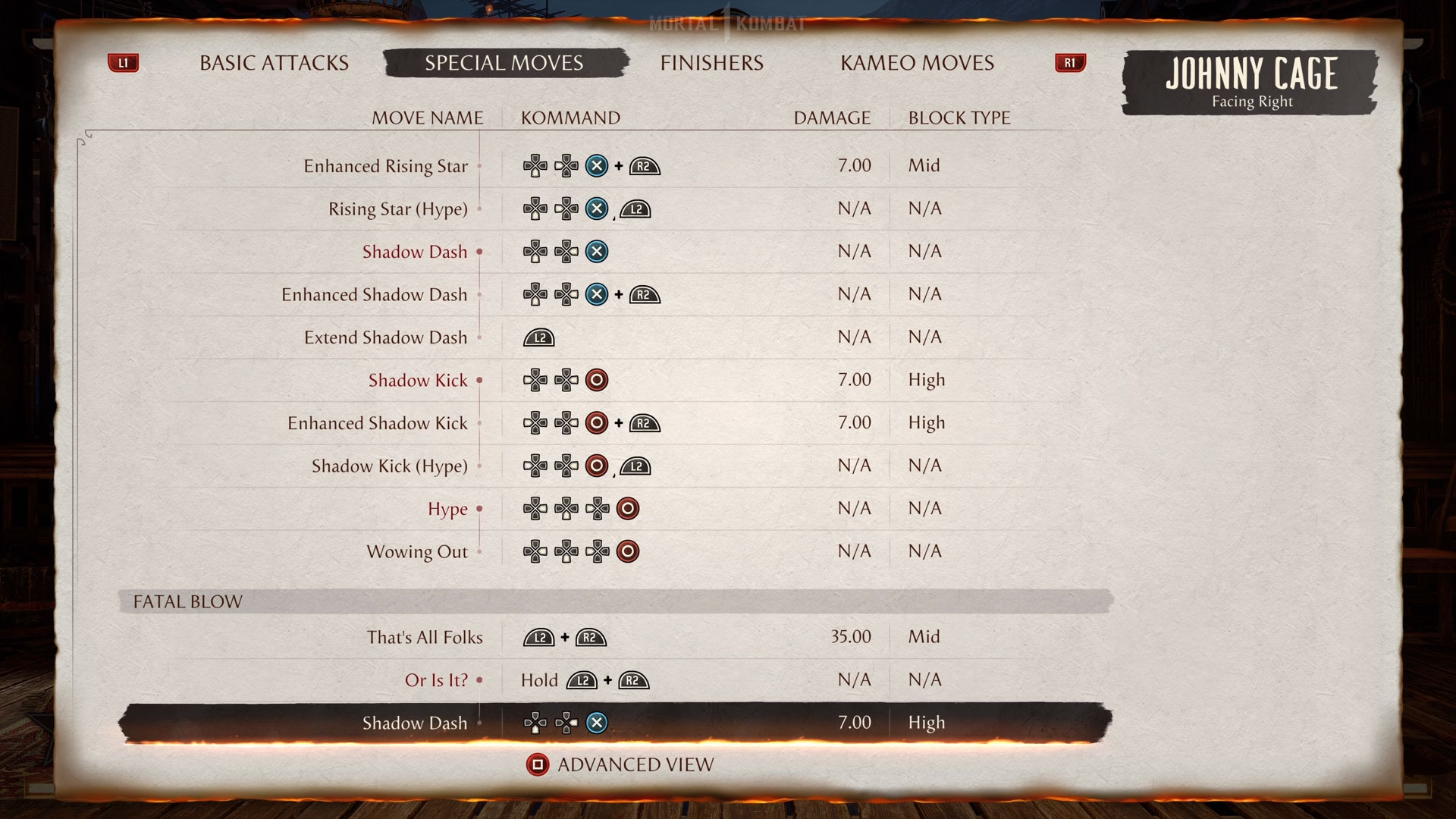Click the Fatal Blow section header
The height and width of the screenshot is (819, 1456).
click(x=187, y=601)
